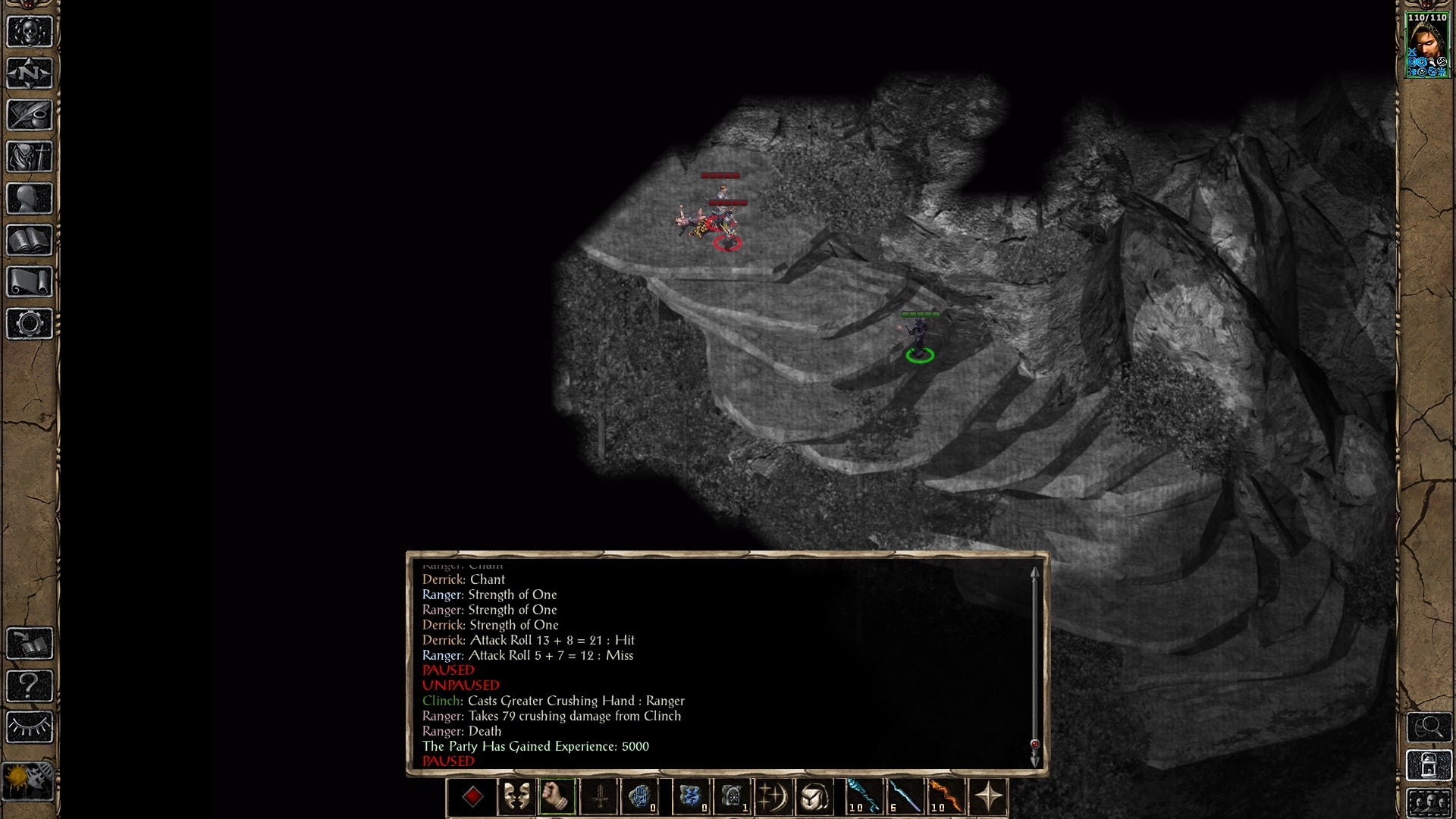Select the fist weapon slot
Viewport: 1456px width, 819px height.
tap(557, 797)
